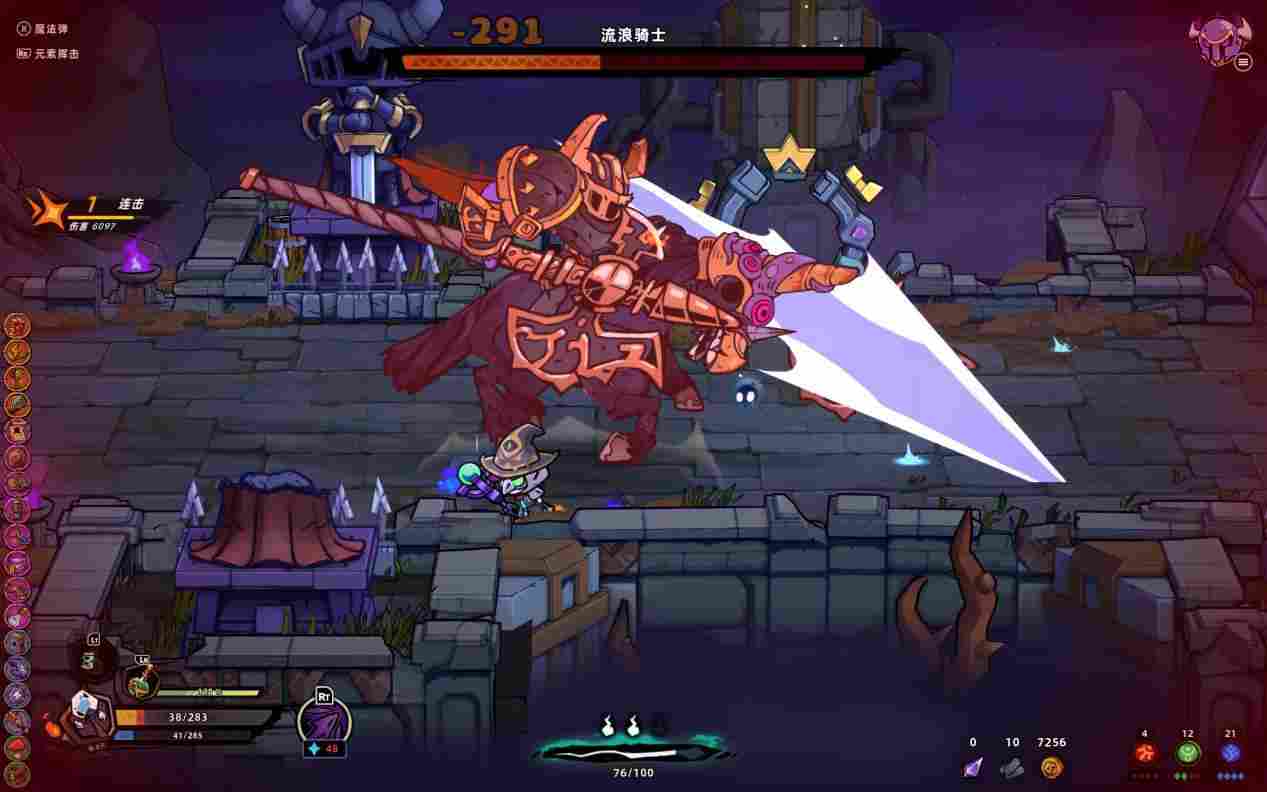Click the gray ore material icon
Image resolution: width=1267 pixels, height=792 pixels.
1012,767
